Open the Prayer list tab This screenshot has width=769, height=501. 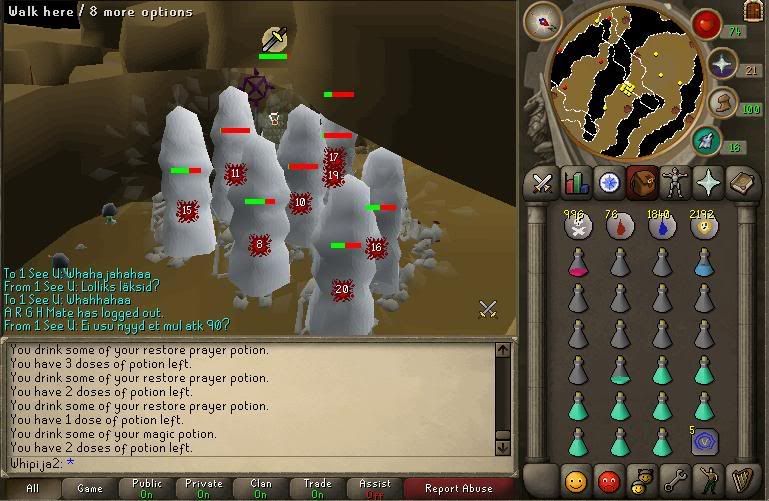pyautogui.click(x=709, y=183)
